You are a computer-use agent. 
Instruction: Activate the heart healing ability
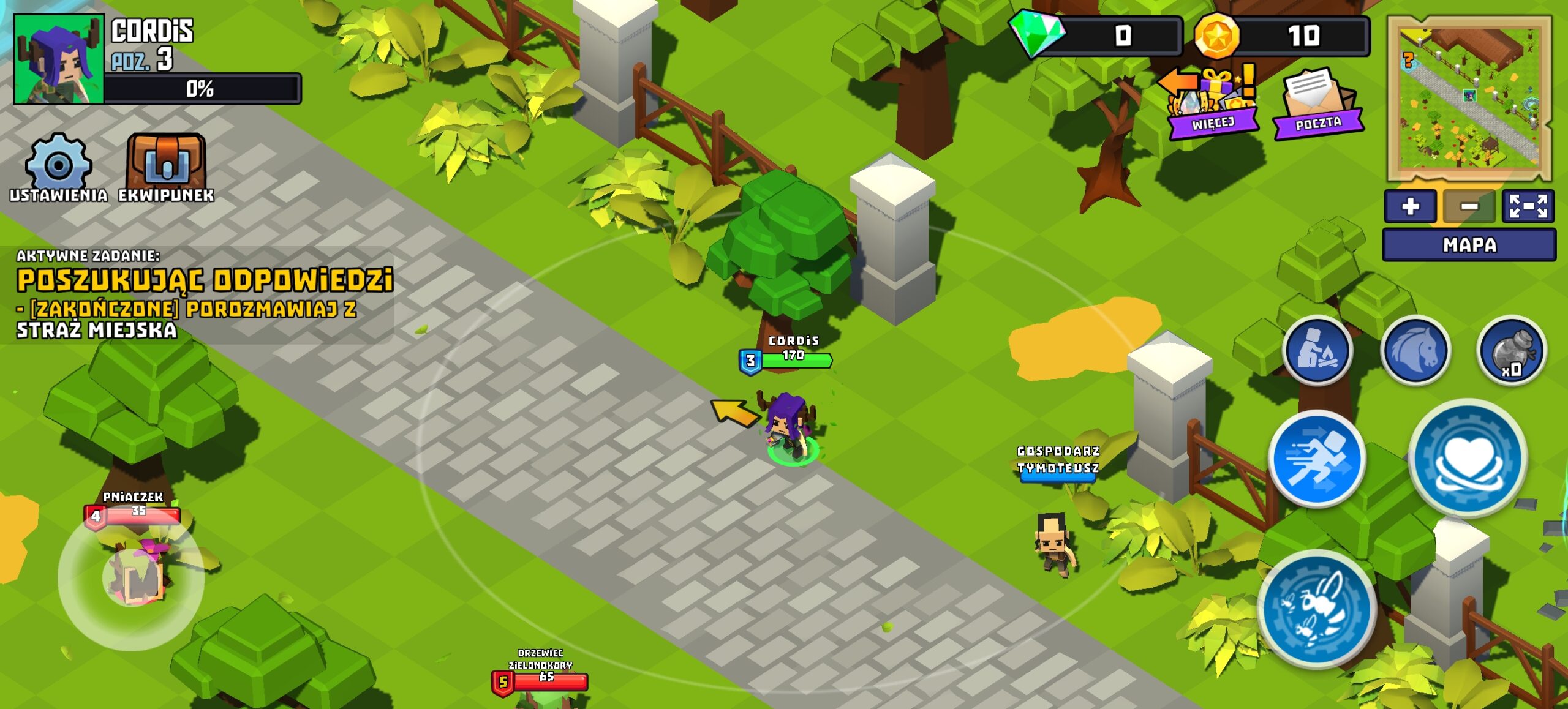pos(1468,458)
